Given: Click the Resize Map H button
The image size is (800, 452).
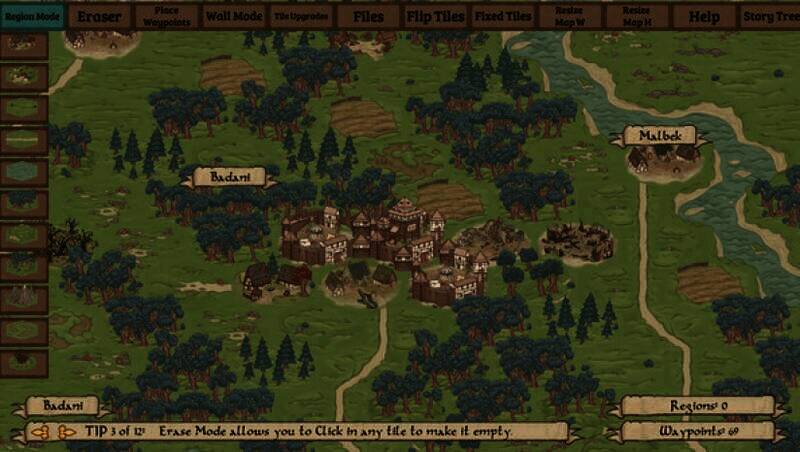Looking at the screenshot, I should 636,16.
